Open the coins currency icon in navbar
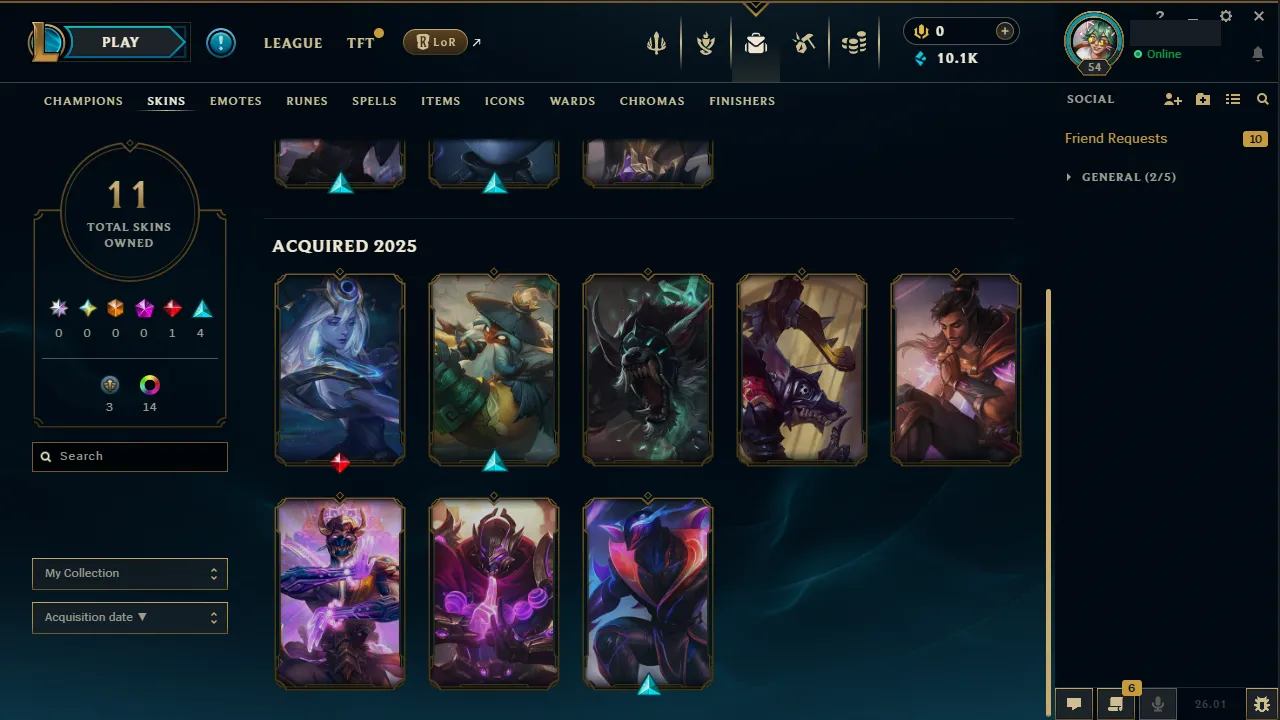This screenshot has height=720, width=1280. [854, 43]
